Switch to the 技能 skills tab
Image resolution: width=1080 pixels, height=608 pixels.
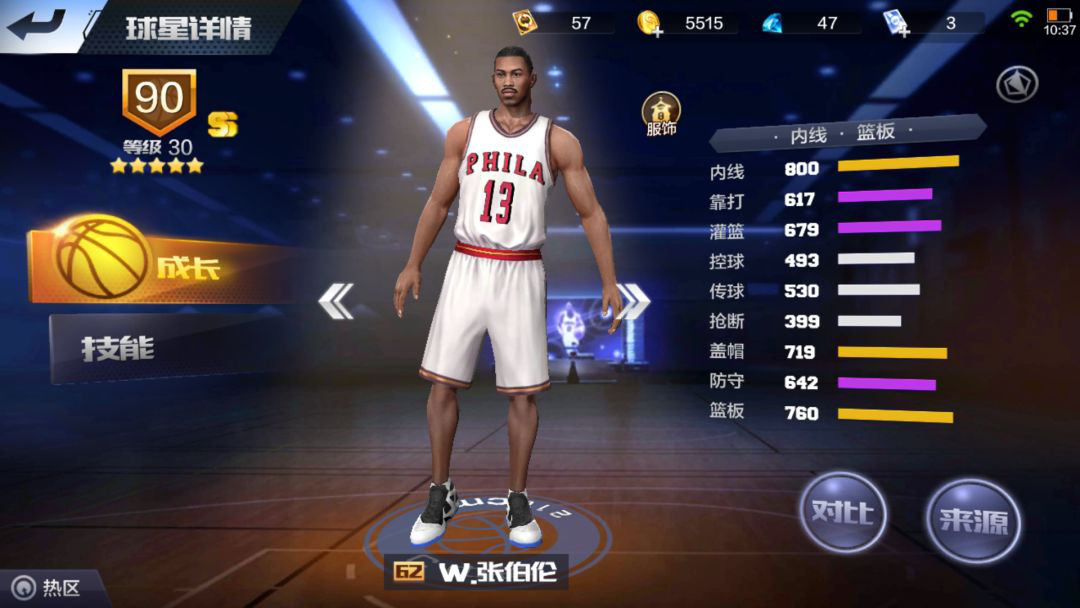click(x=150, y=349)
